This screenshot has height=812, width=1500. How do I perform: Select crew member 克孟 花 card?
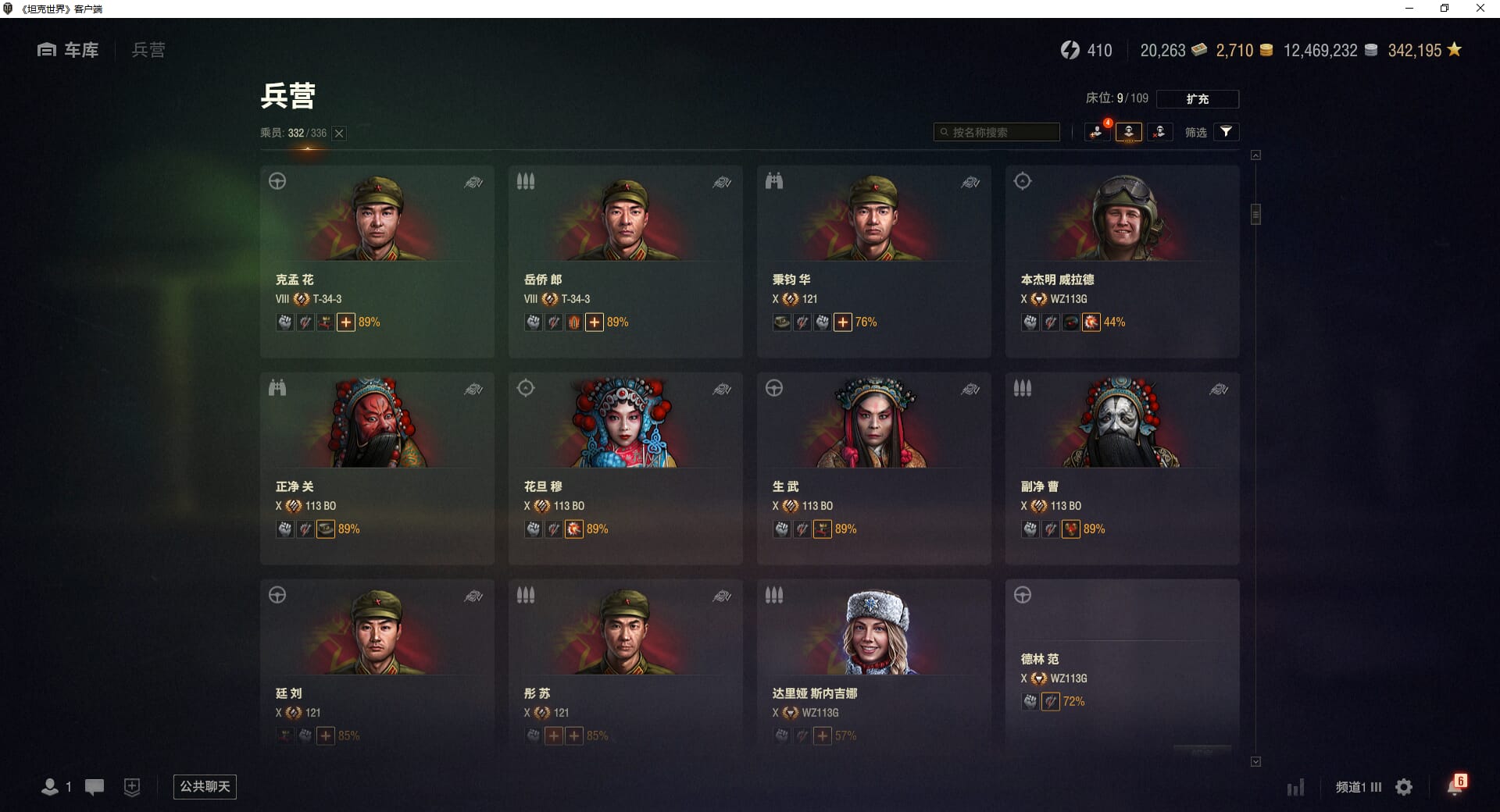coord(377,261)
